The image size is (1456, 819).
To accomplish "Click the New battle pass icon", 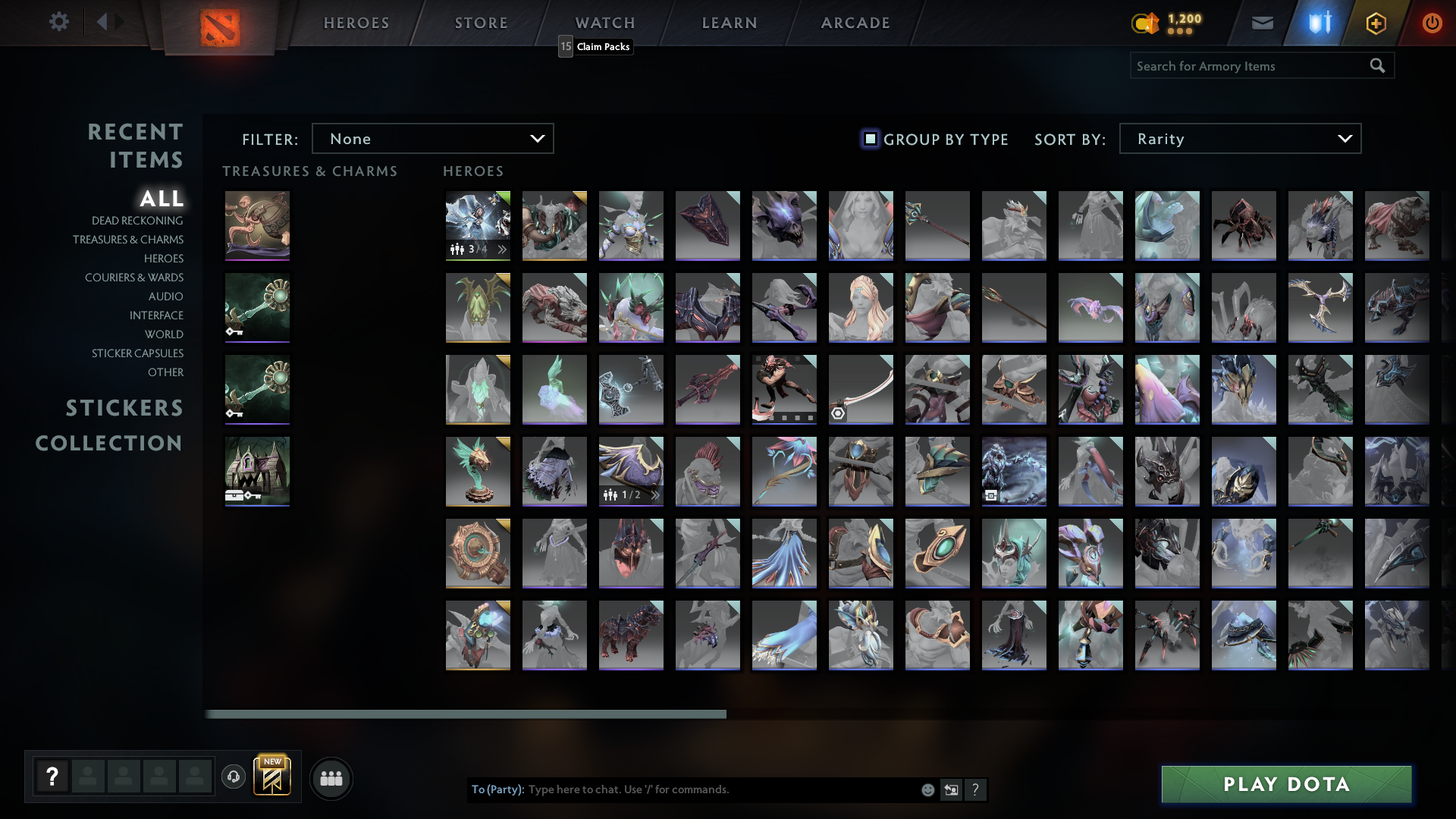I will coord(272,776).
